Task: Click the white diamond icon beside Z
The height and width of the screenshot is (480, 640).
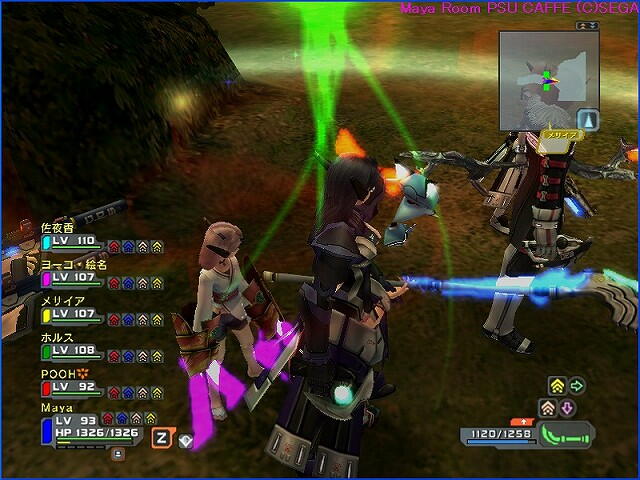Action: pyautogui.click(x=185, y=438)
